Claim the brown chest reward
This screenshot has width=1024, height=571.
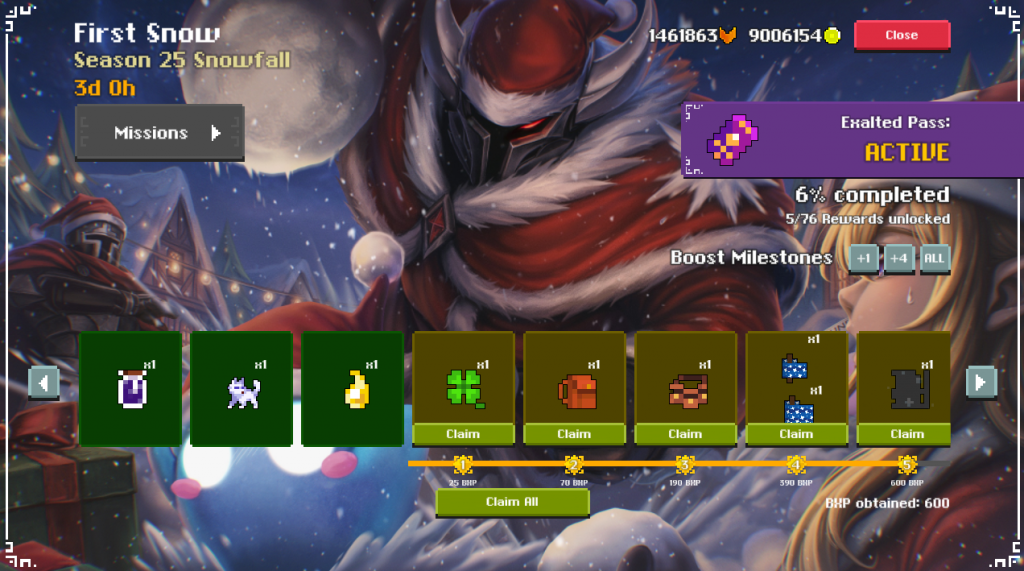[x=685, y=434]
